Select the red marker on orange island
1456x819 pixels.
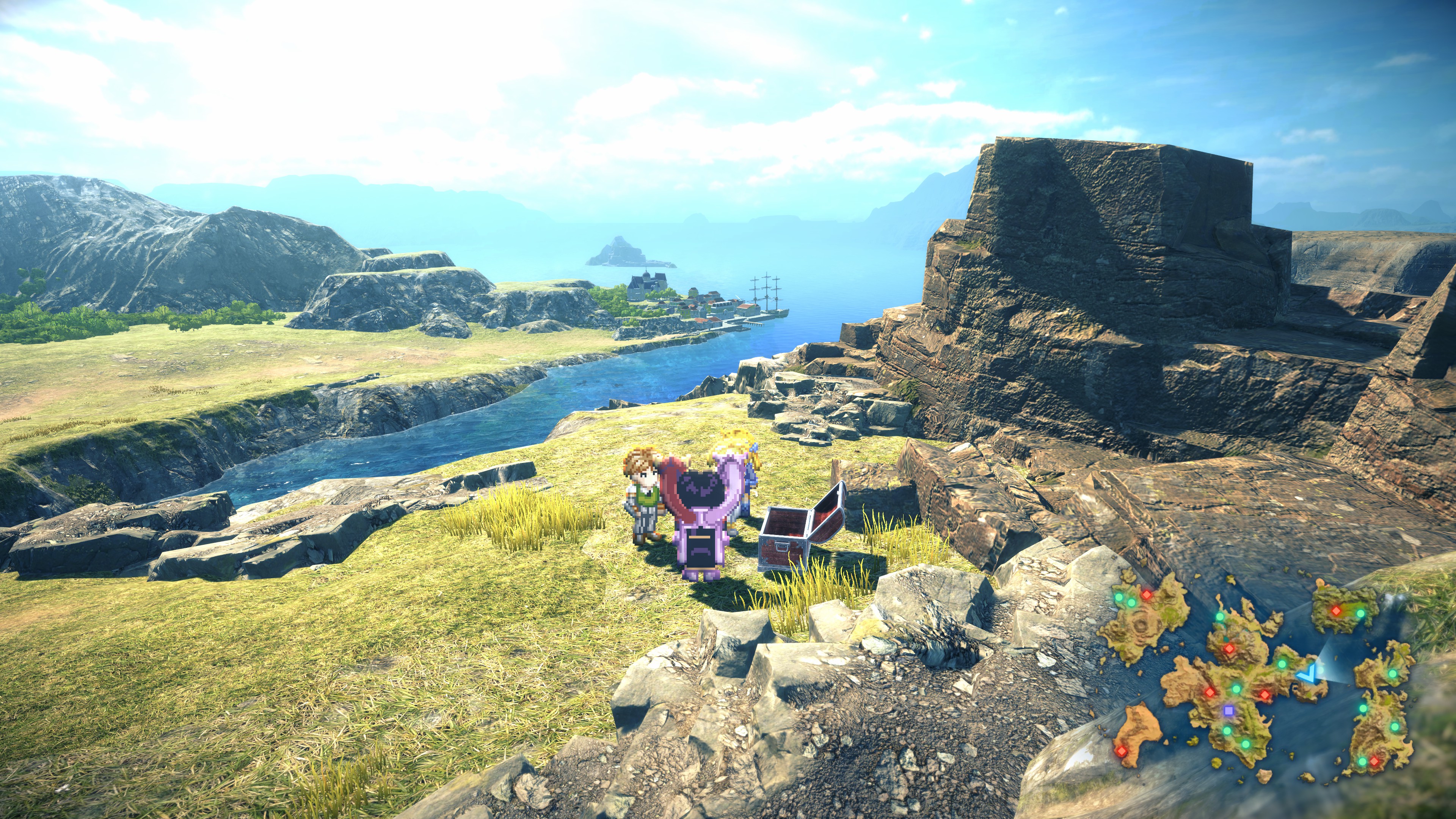(1121, 751)
